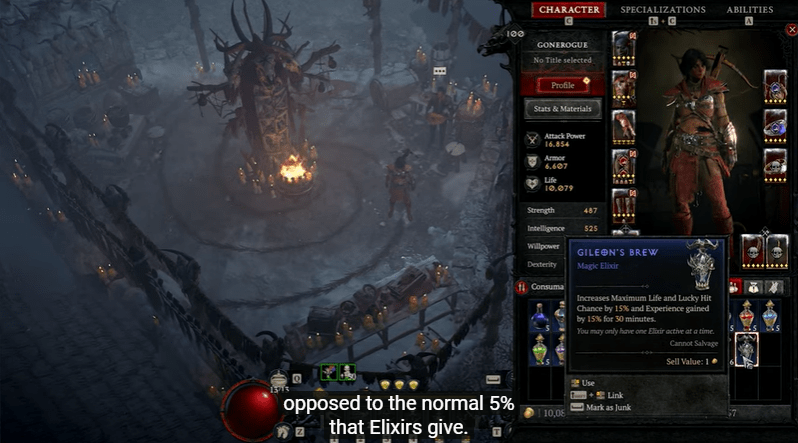This screenshot has width=798, height=443.
Task: Open the chat speech bubble icon
Action: point(438,72)
